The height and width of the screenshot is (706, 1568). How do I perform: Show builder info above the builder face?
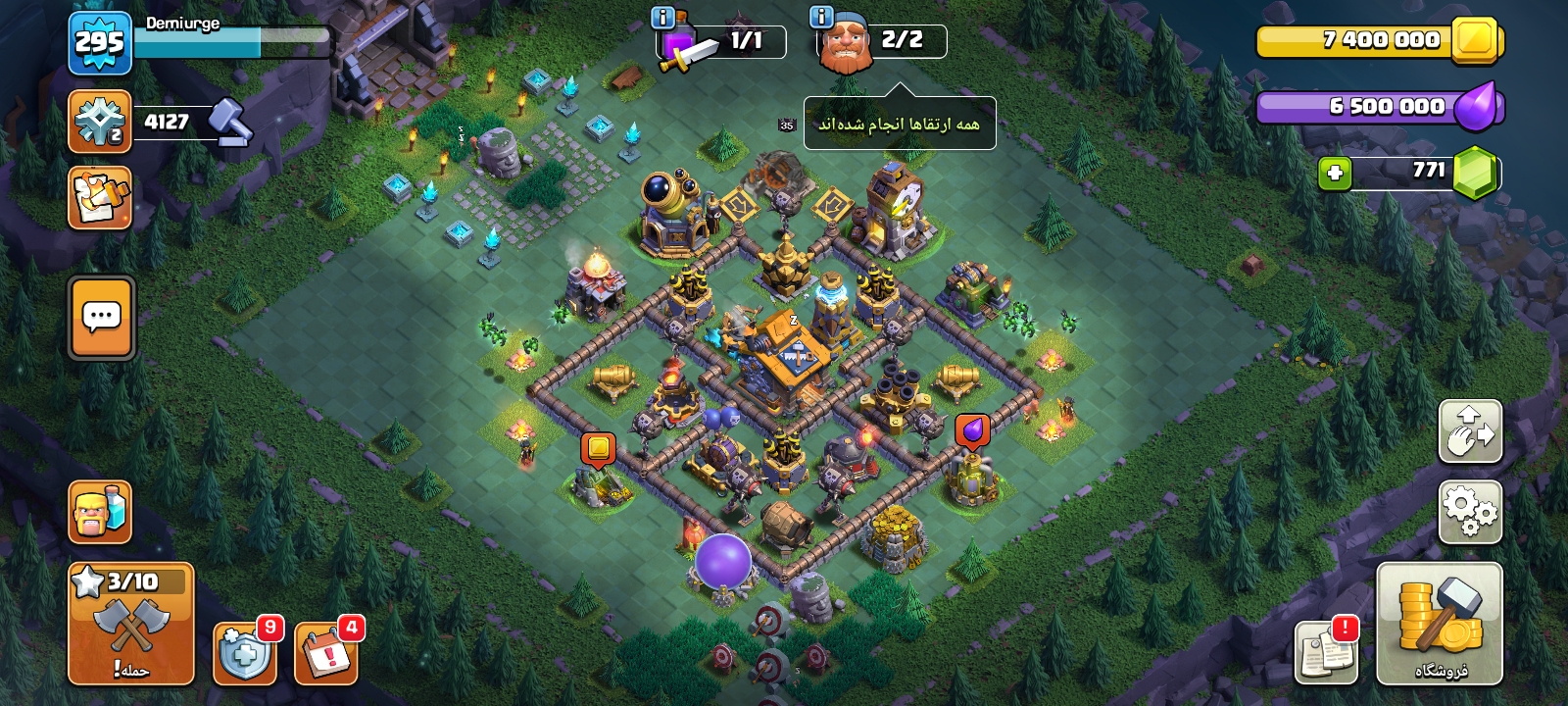click(x=820, y=17)
